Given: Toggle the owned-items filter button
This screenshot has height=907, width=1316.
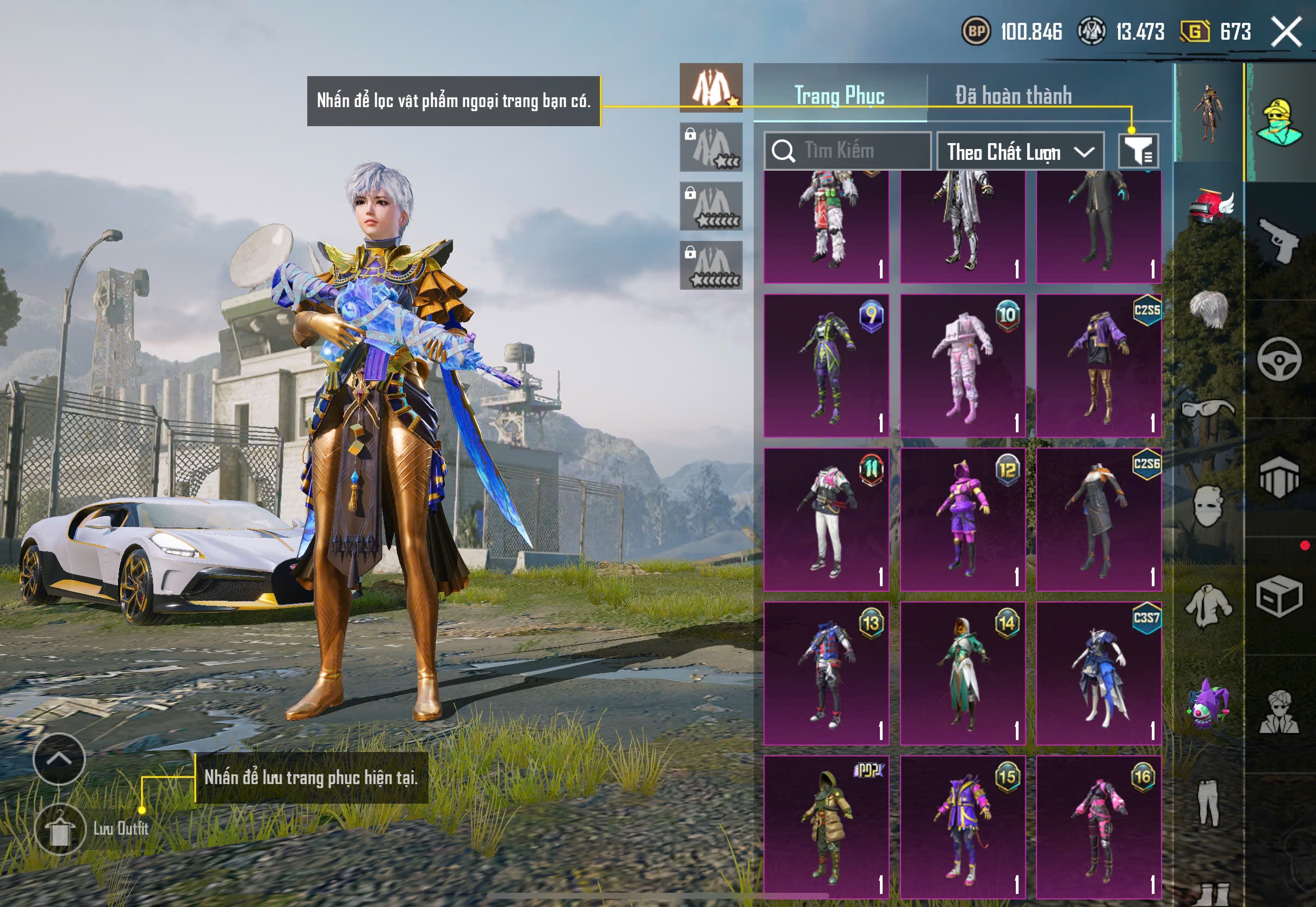Looking at the screenshot, I should [1138, 151].
